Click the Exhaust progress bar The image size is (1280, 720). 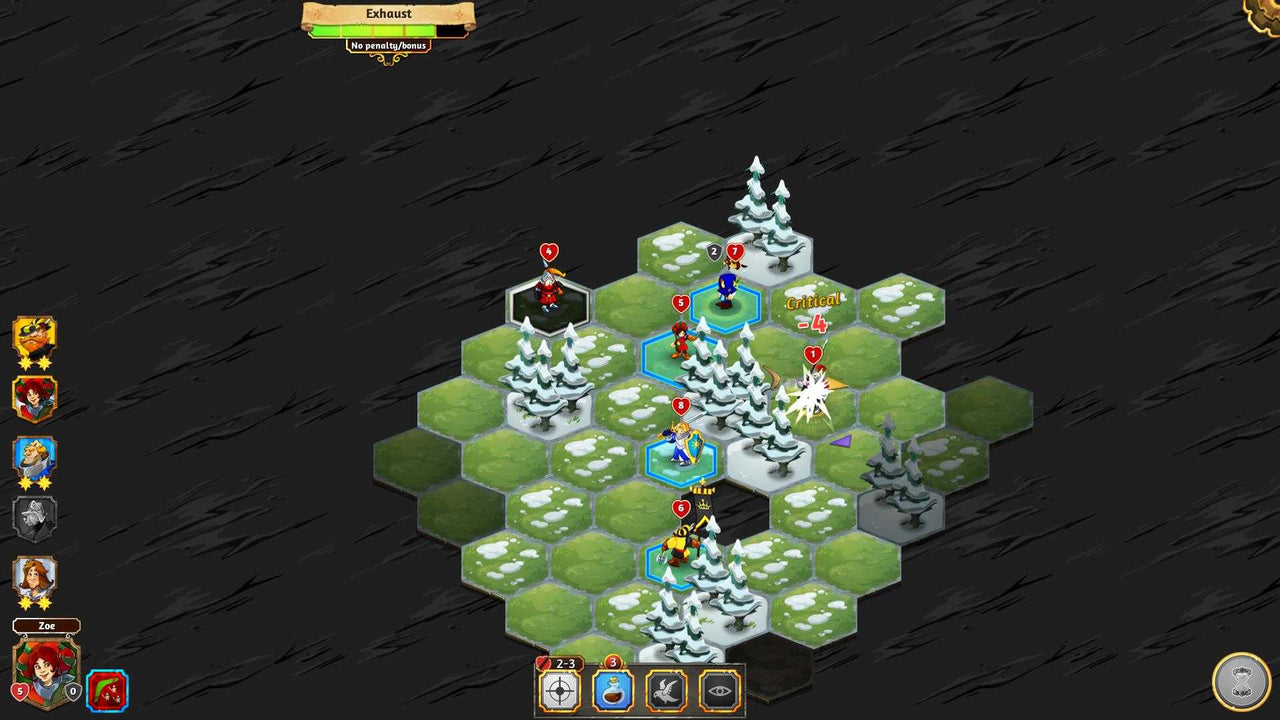pyautogui.click(x=387, y=29)
